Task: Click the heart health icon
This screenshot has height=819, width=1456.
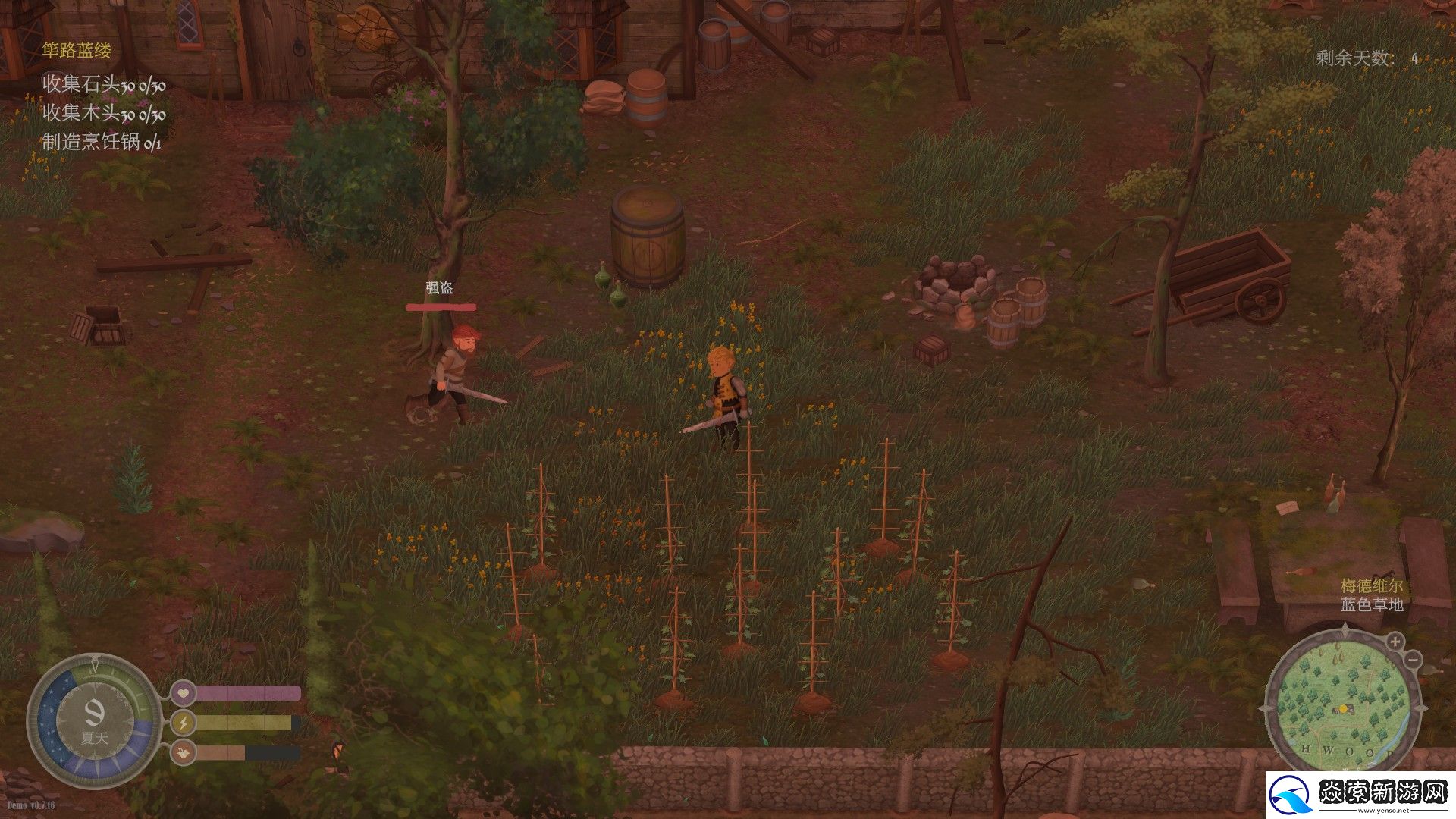Action: point(183,692)
